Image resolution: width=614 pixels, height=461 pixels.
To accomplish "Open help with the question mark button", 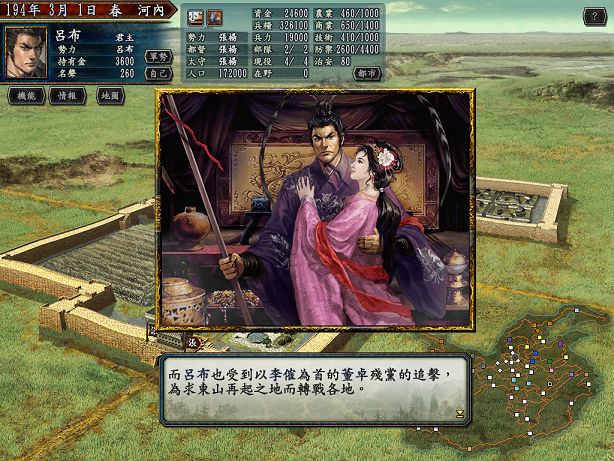I will coord(592,16).
